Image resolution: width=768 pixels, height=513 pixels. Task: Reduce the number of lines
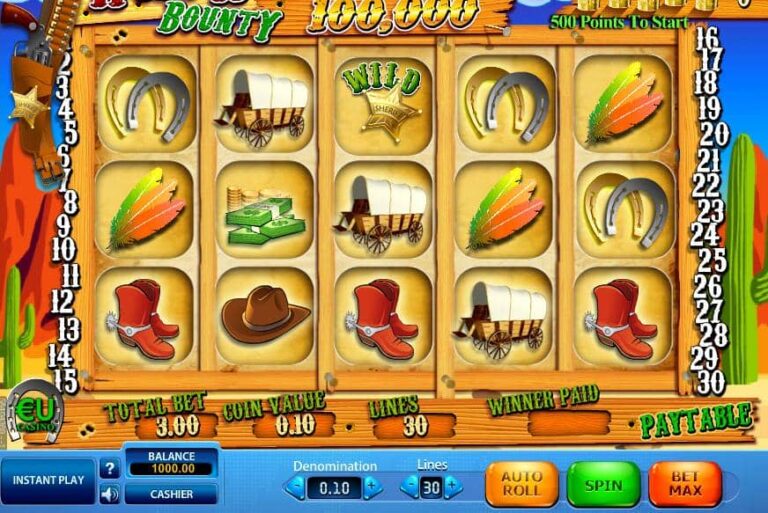(x=408, y=487)
